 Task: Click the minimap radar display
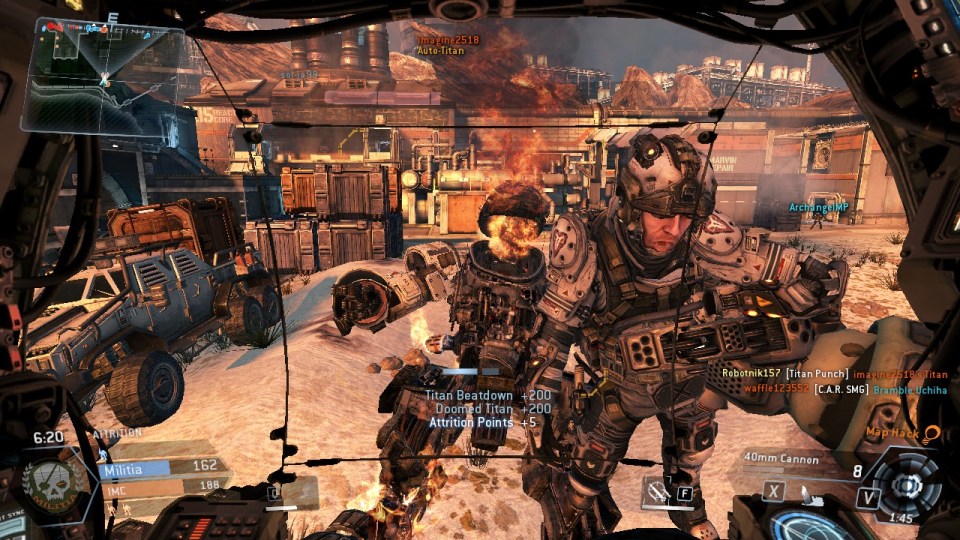tap(104, 77)
